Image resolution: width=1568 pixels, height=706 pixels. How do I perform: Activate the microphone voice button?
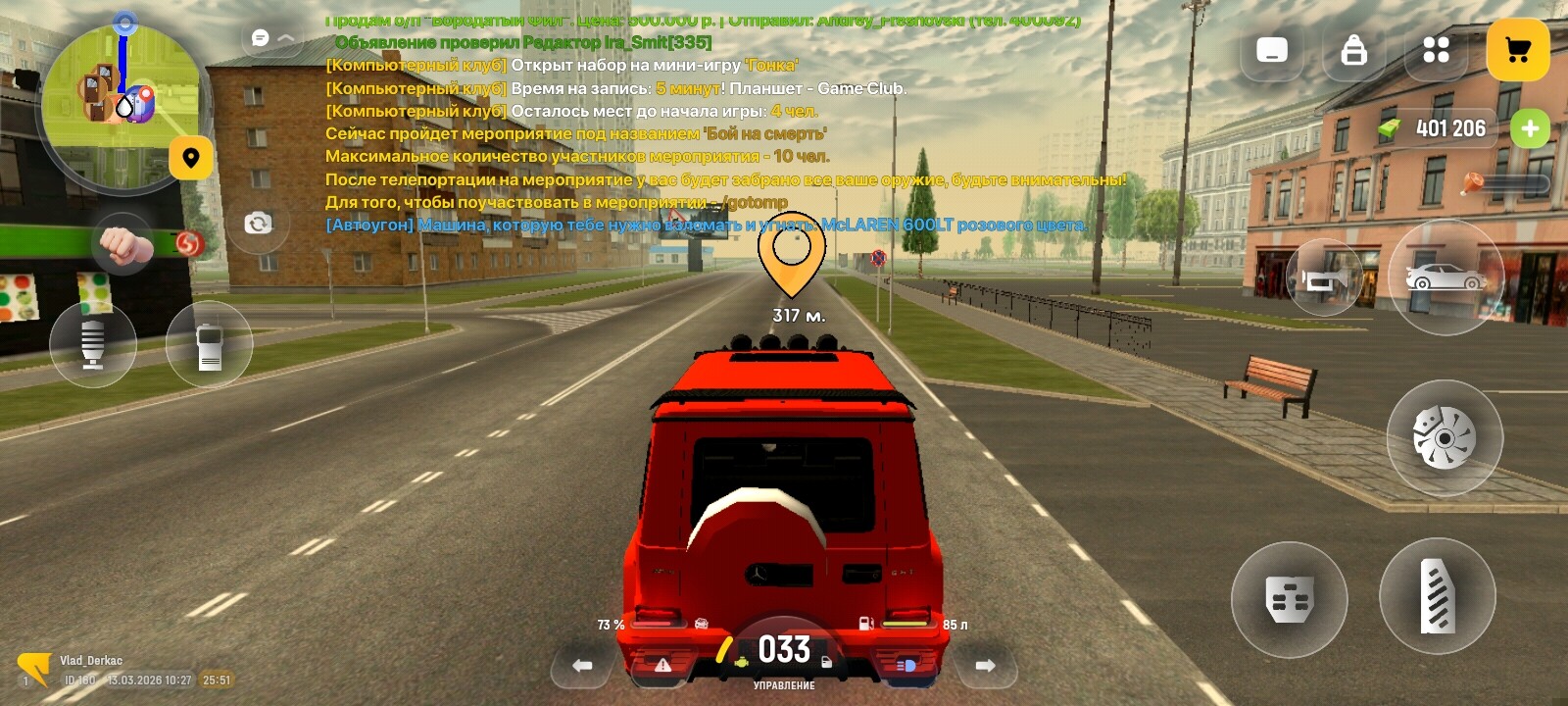coord(93,344)
